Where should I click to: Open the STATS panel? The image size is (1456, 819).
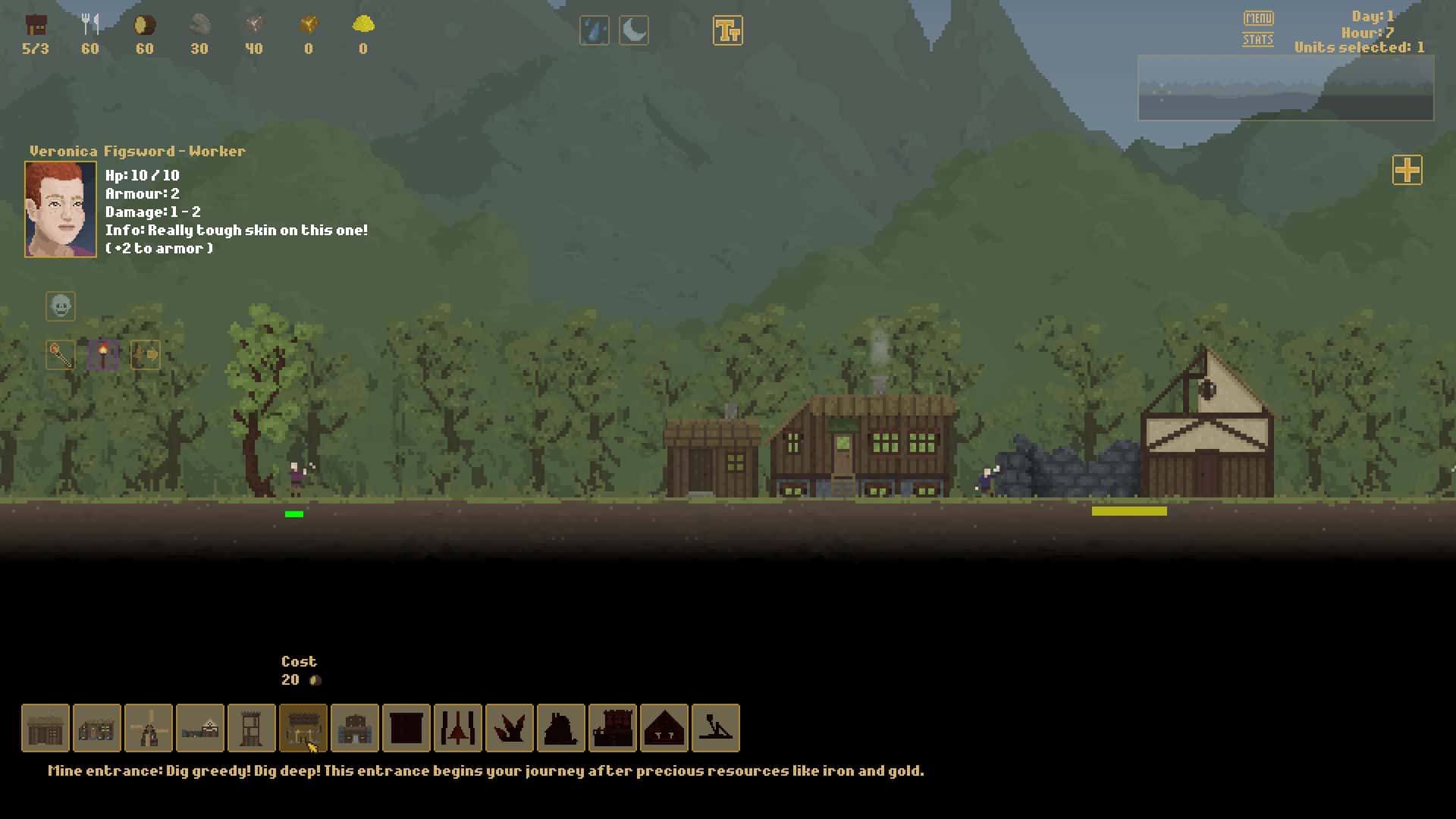[x=1257, y=39]
